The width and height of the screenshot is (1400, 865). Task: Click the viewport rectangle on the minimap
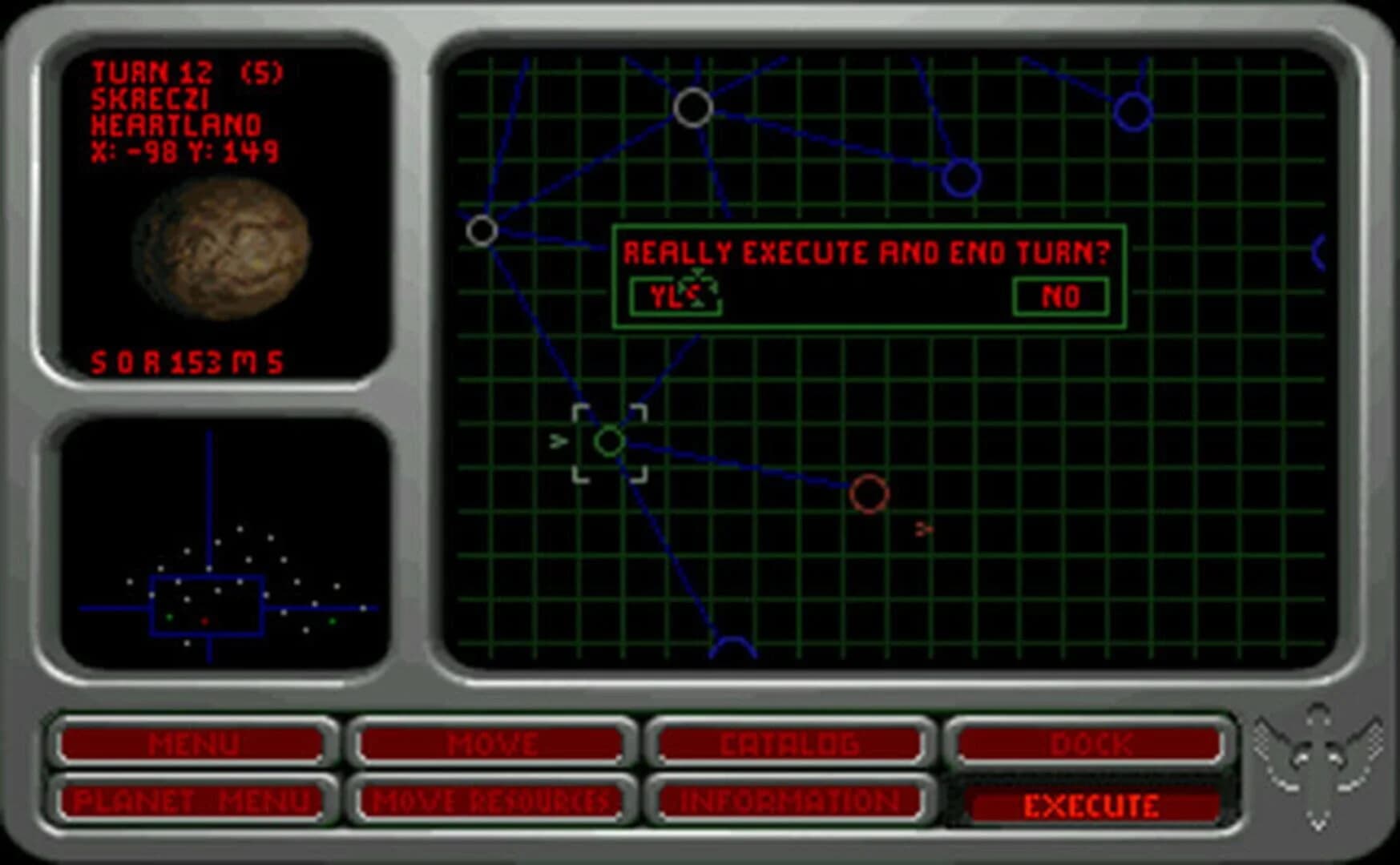(207, 605)
